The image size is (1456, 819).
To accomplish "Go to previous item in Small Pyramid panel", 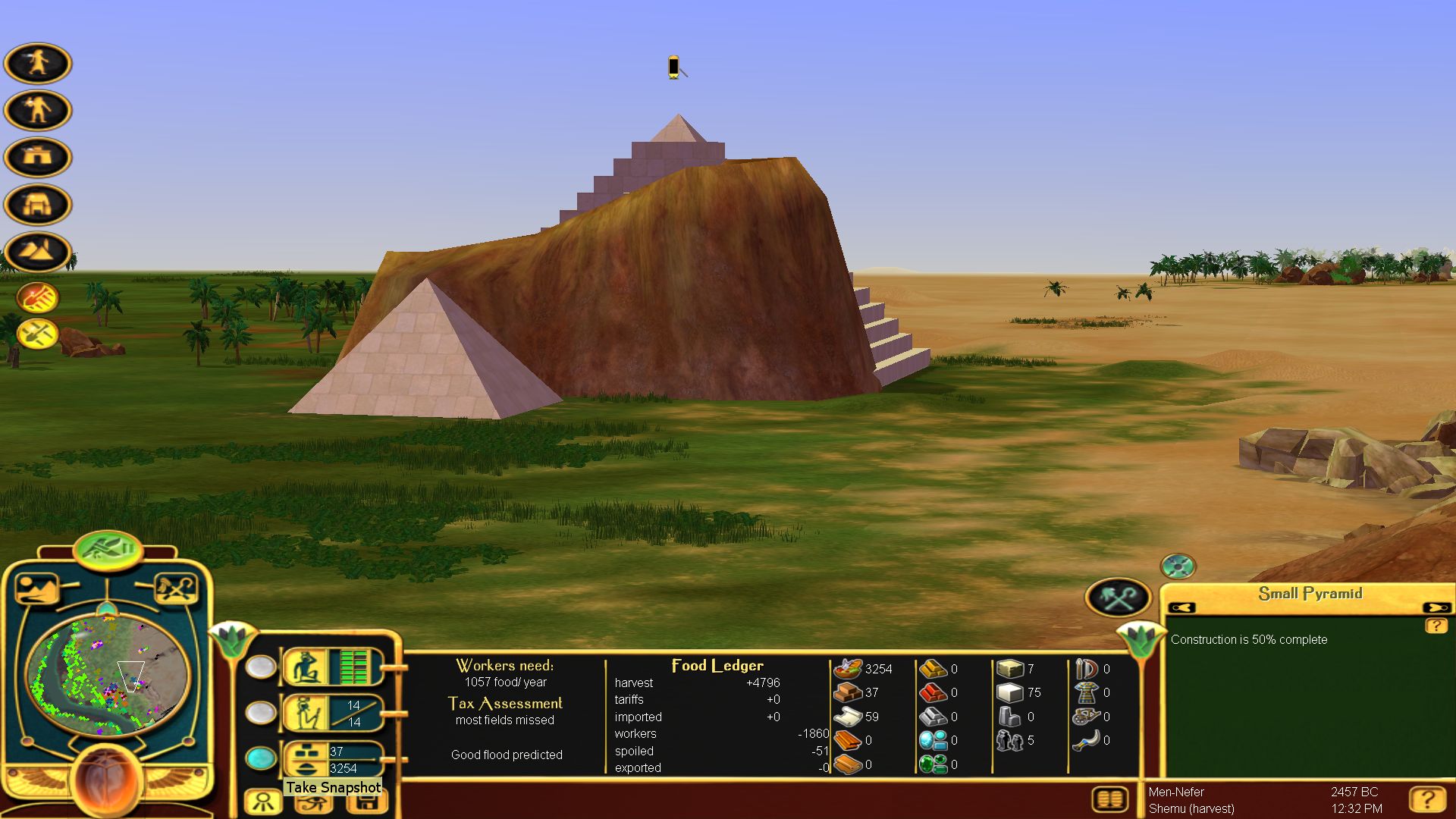I will pyautogui.click(x=1181, y=607).
